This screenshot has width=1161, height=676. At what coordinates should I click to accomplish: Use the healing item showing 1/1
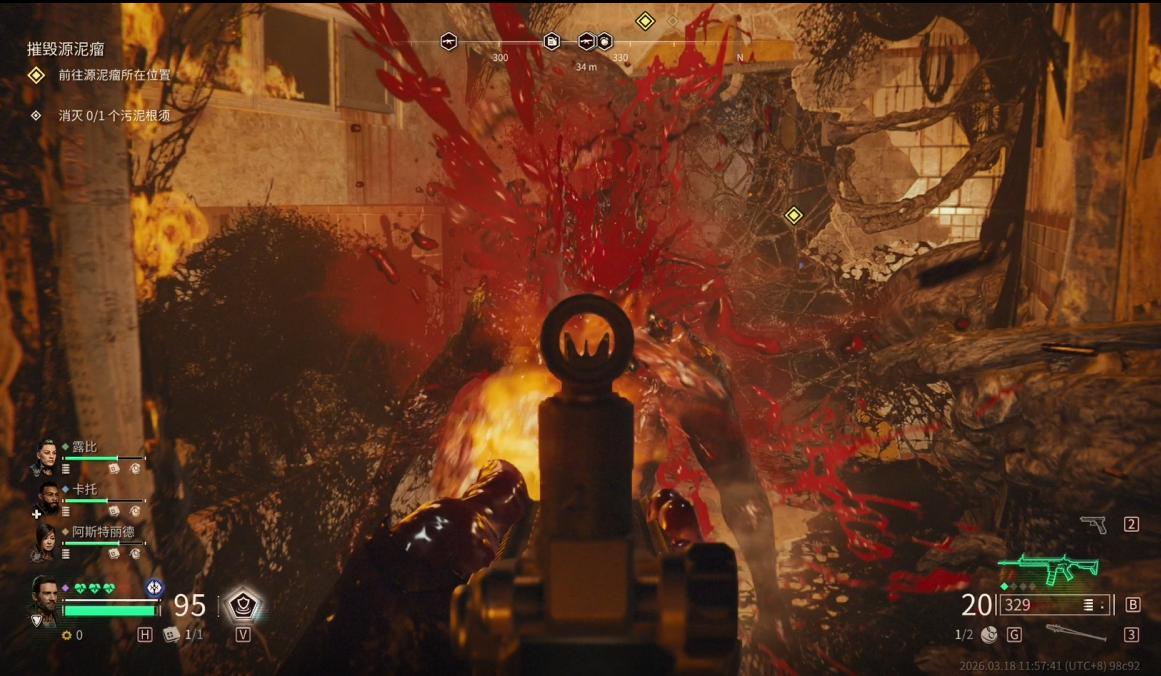tap(172, 634)
